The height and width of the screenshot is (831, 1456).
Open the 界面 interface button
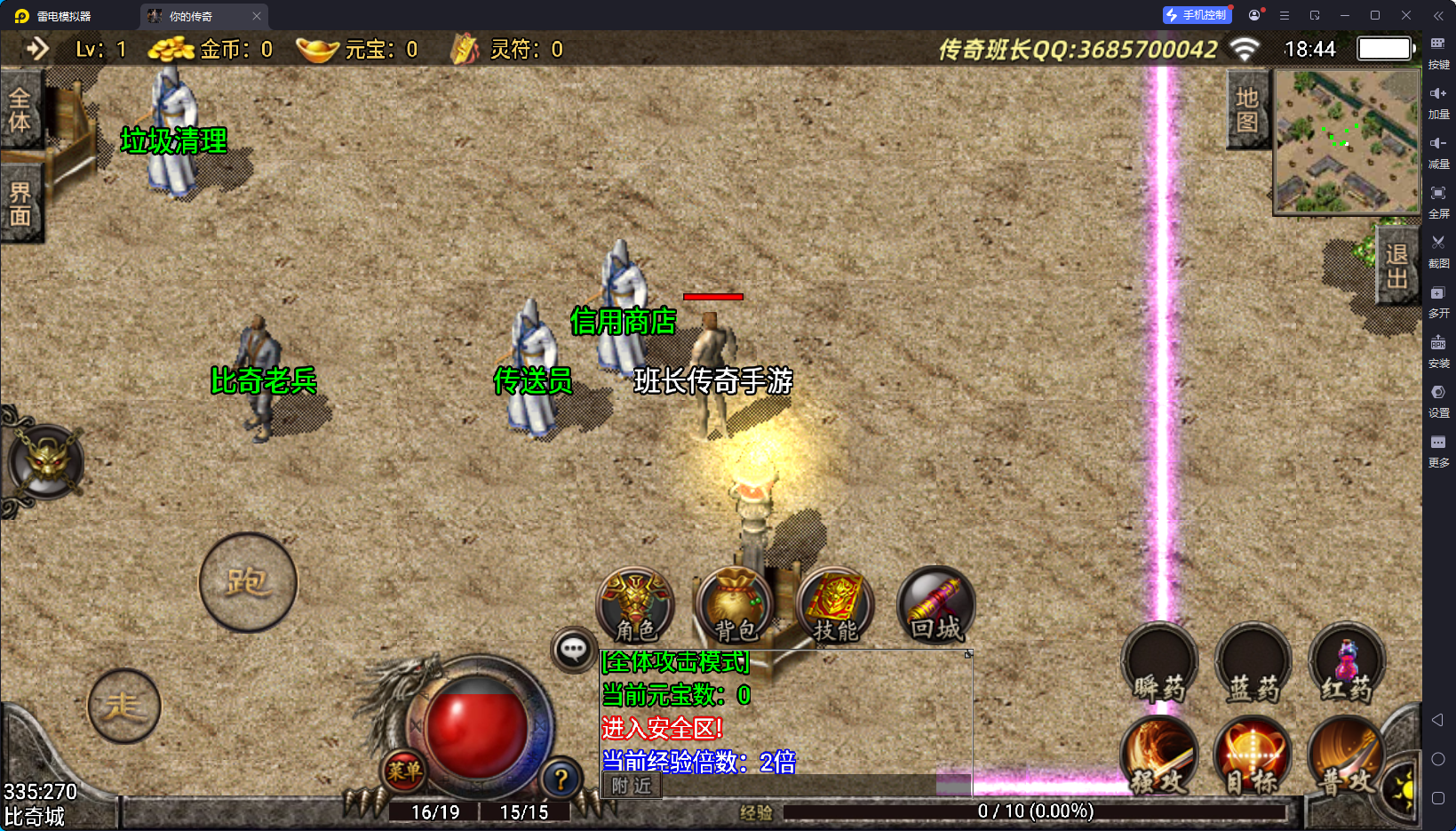coord(20,204)
